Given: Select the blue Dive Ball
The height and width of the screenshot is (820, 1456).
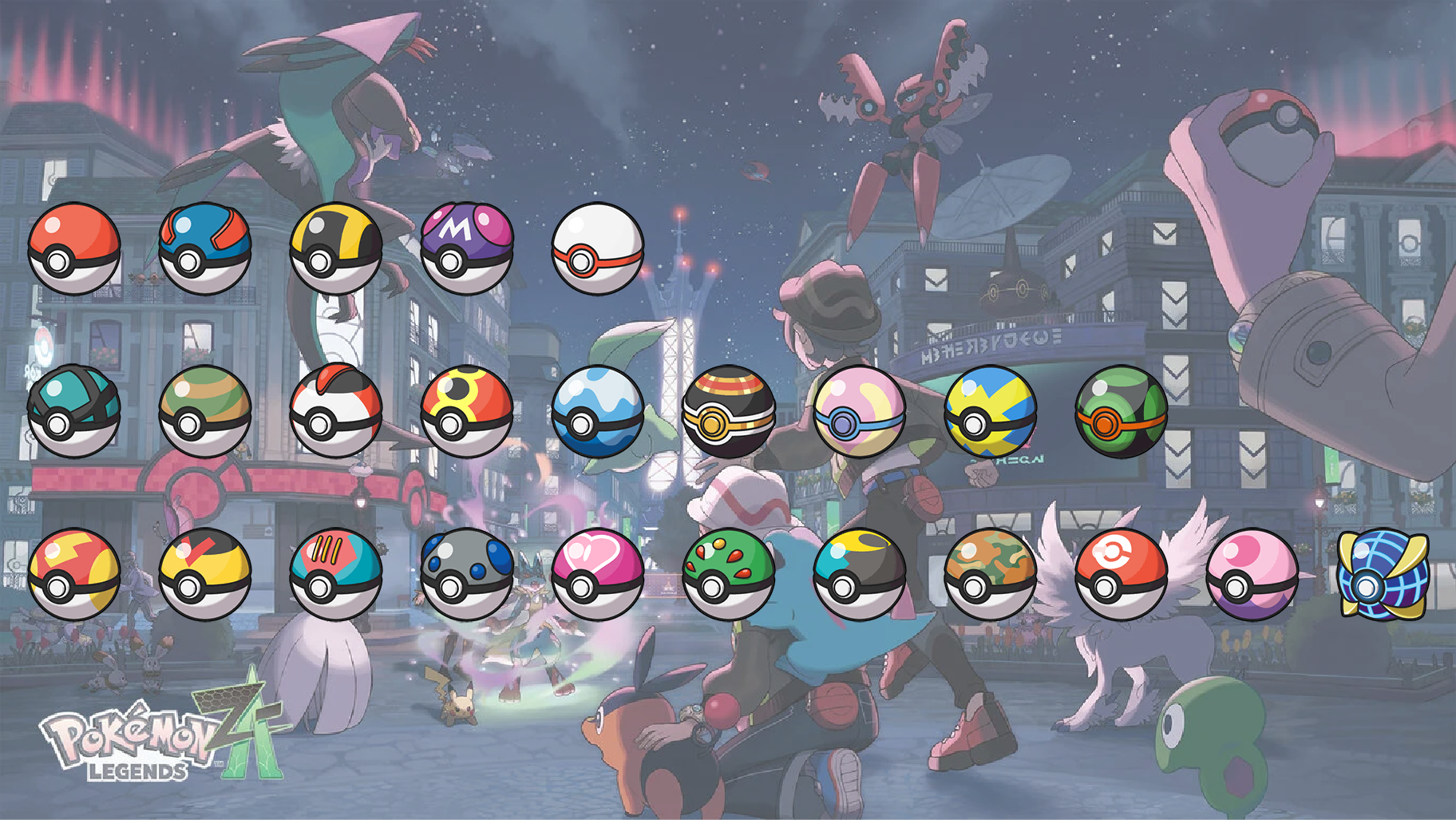Looking at the screenshot, I should click(x=598, y=411).
